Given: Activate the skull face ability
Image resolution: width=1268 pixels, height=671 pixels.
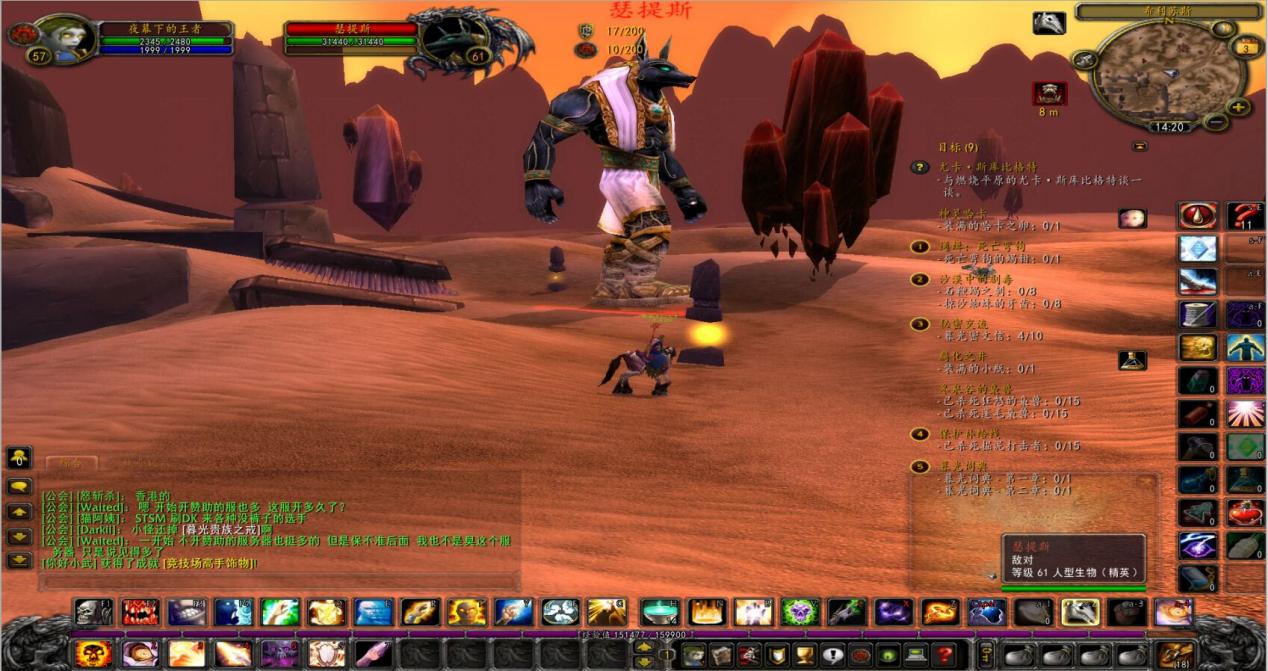Looking at the screenshot, I should (x=93, y=612).
